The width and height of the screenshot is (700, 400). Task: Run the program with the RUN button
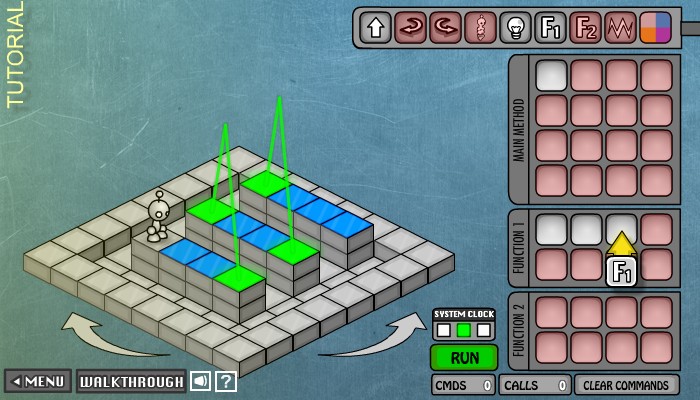point(463,357)
